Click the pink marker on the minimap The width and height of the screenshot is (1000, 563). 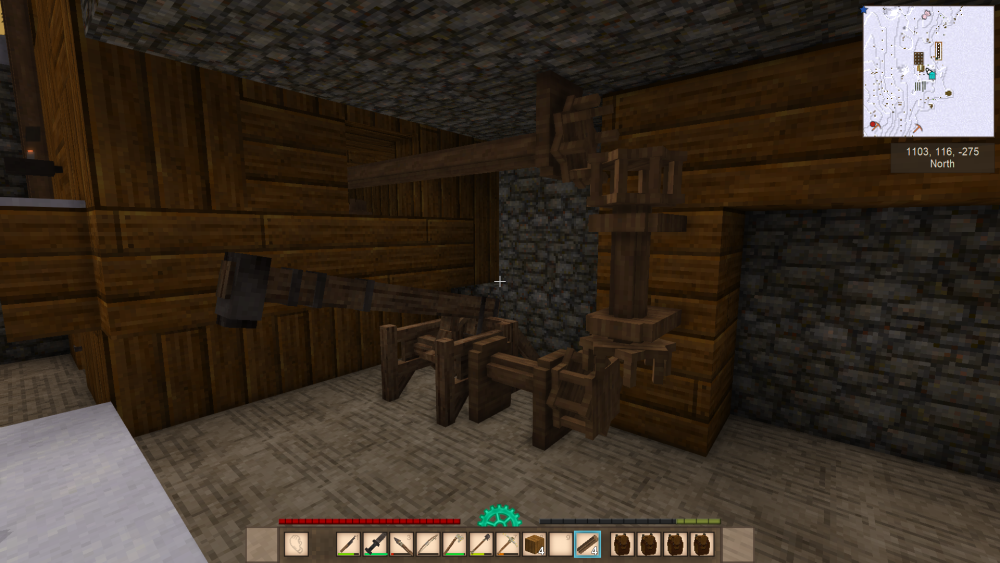click(927, 15)
